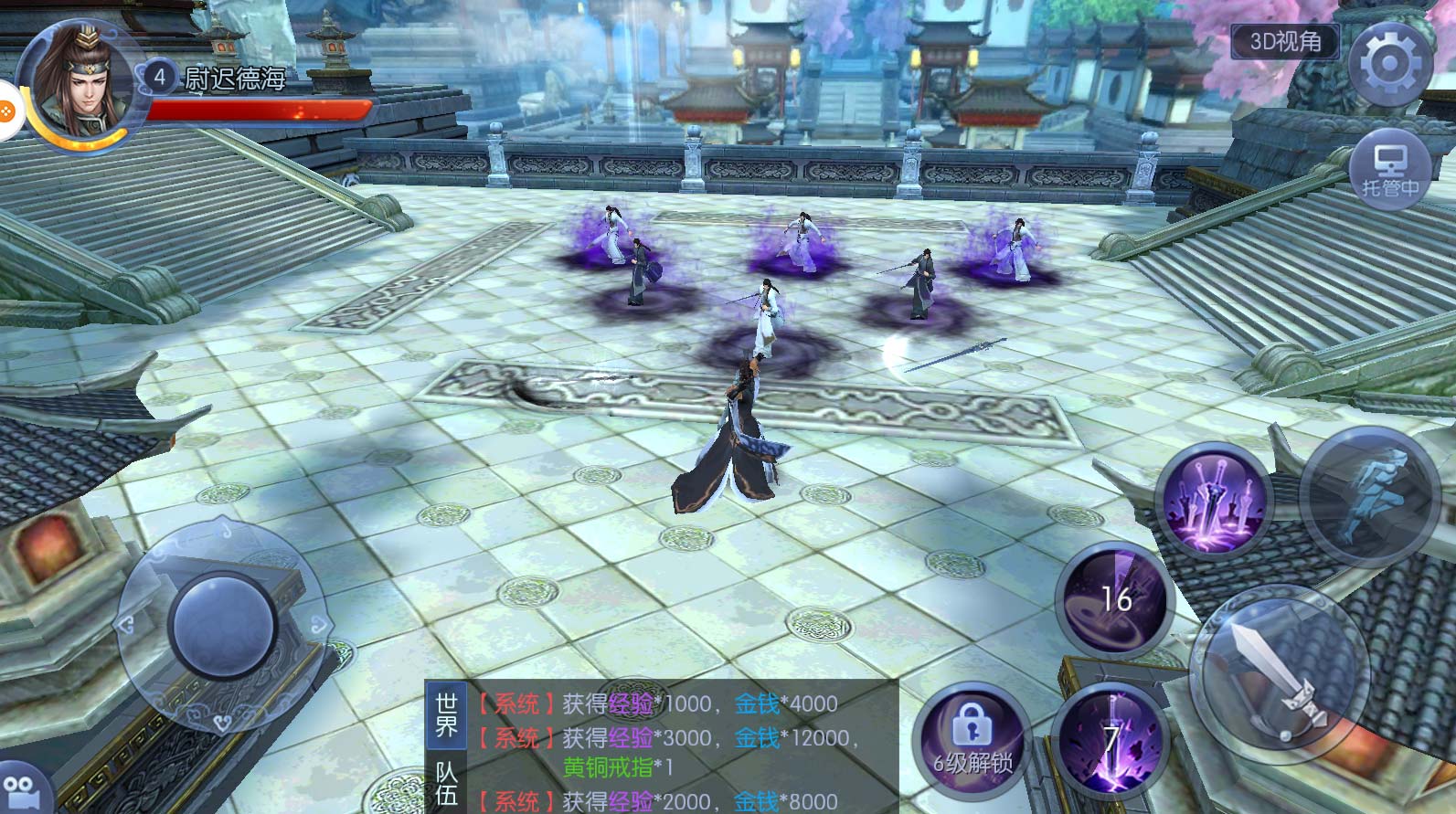Tap the skill on 7 second cooldown

point(1109,739)
